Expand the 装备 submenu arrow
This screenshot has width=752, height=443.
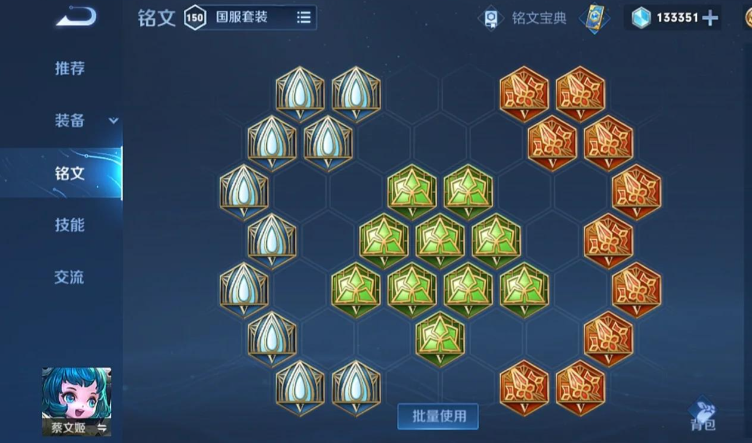(x=113, y=121)
